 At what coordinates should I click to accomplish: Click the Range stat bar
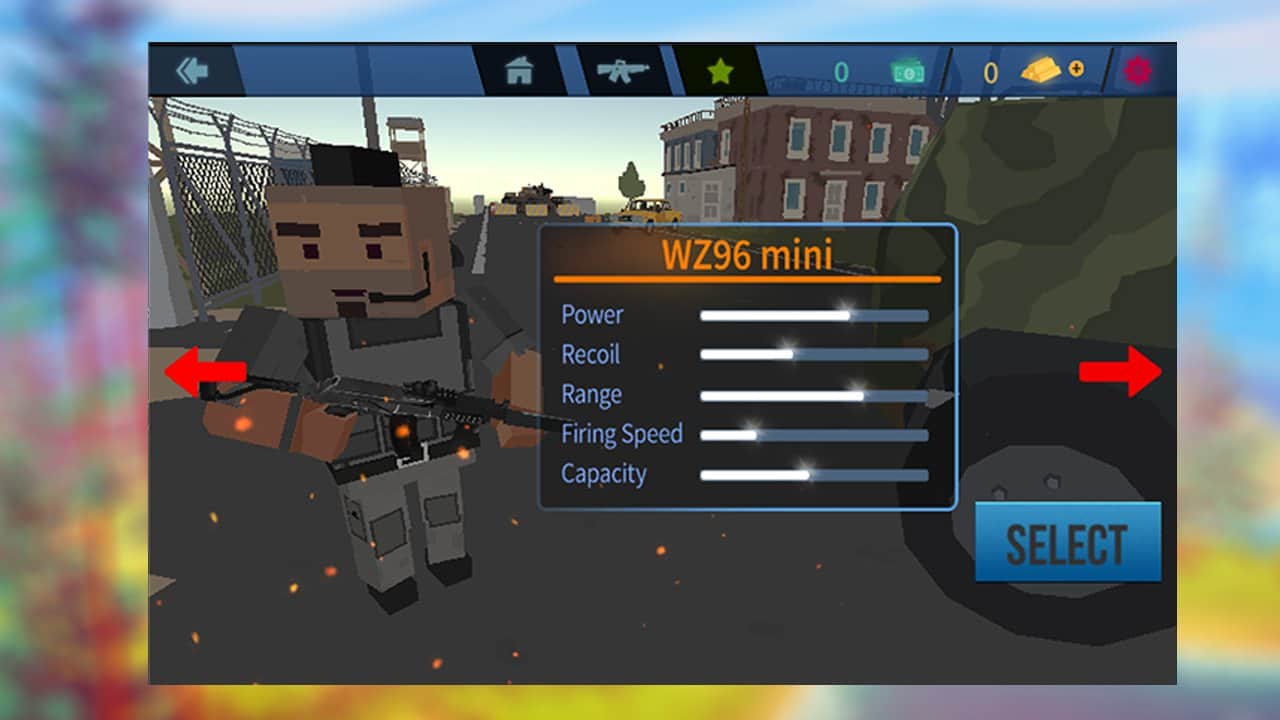pos(815,394)
